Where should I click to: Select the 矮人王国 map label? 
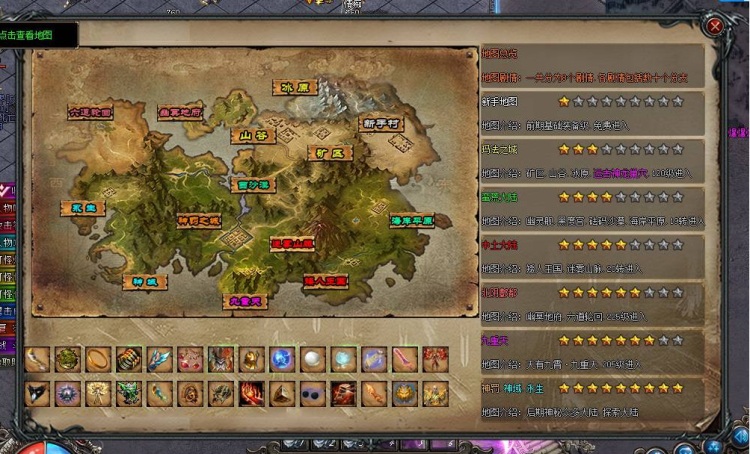[x=325, y=282]
